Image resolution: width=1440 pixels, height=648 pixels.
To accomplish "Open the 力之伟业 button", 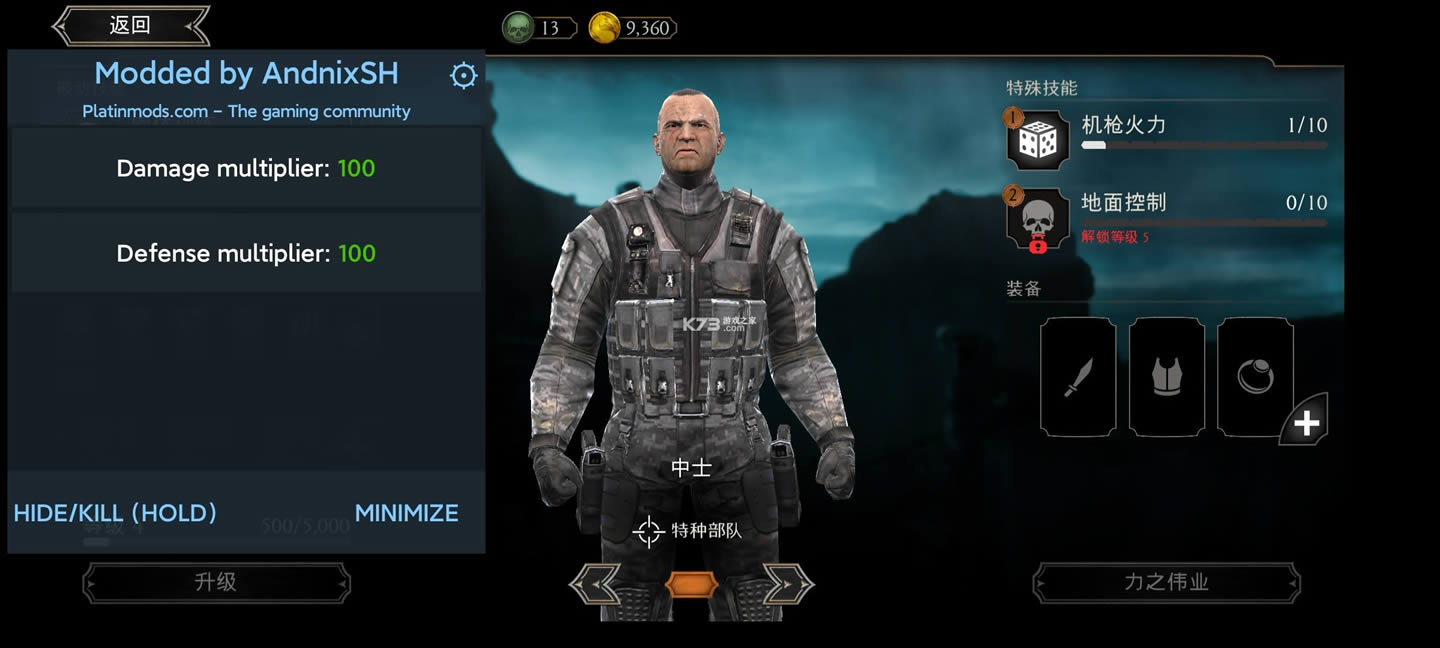I will [1166, 582].
